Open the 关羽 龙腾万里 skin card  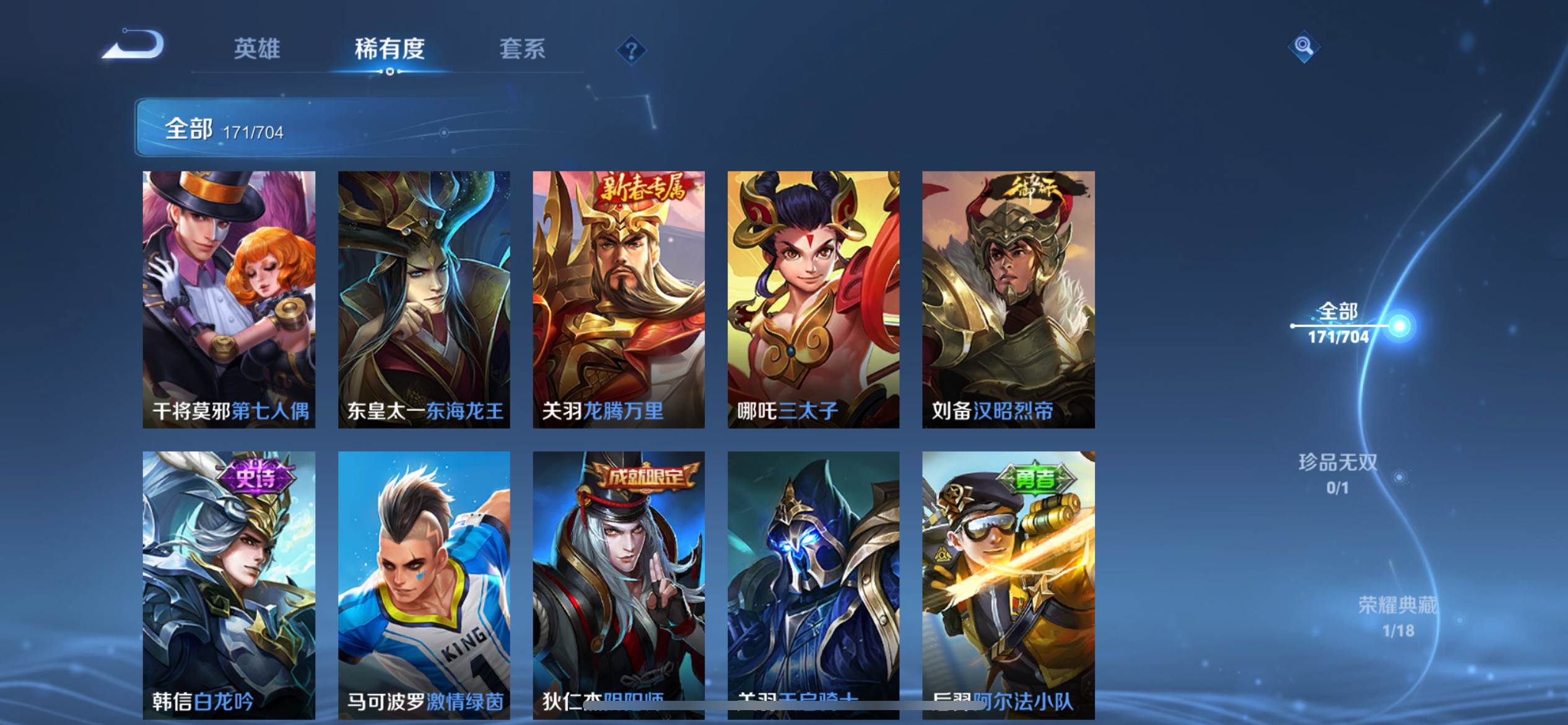point(619,299)
